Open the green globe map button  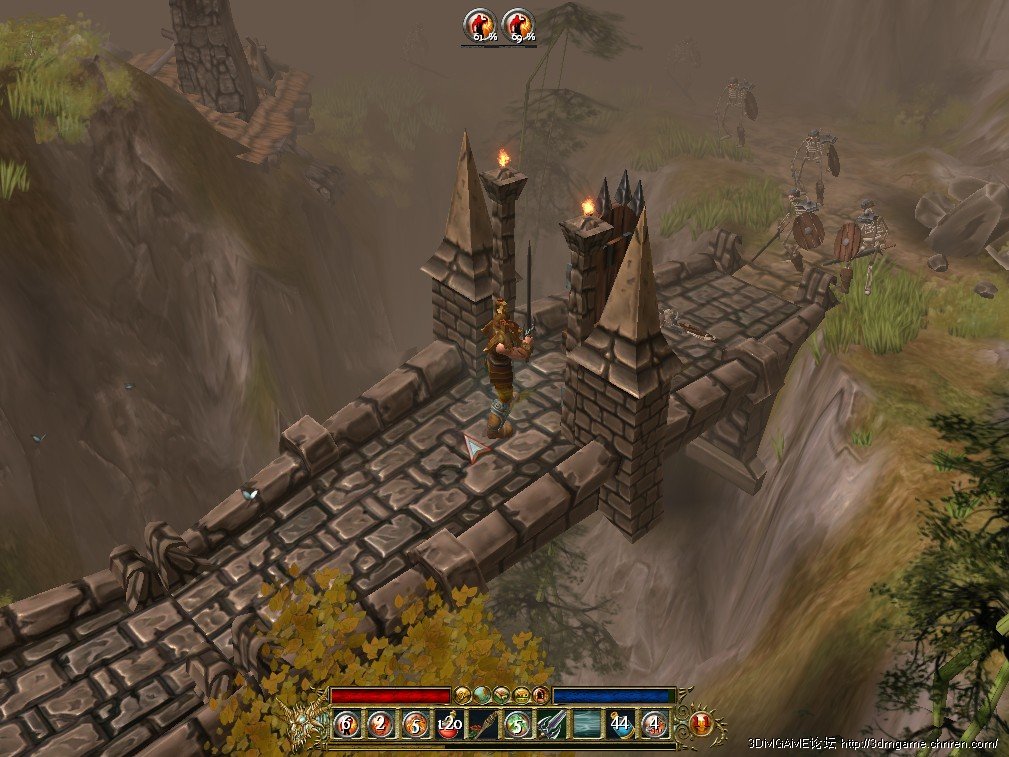click(482, 694)
